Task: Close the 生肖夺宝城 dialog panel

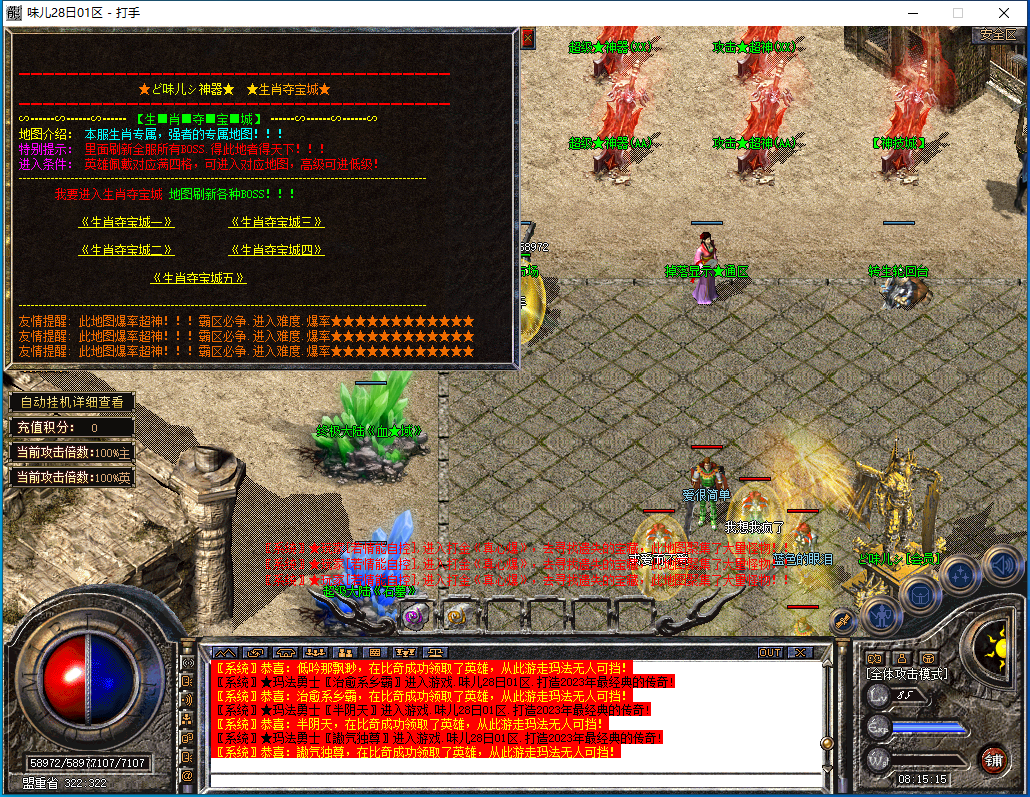Action: [528, 38]
